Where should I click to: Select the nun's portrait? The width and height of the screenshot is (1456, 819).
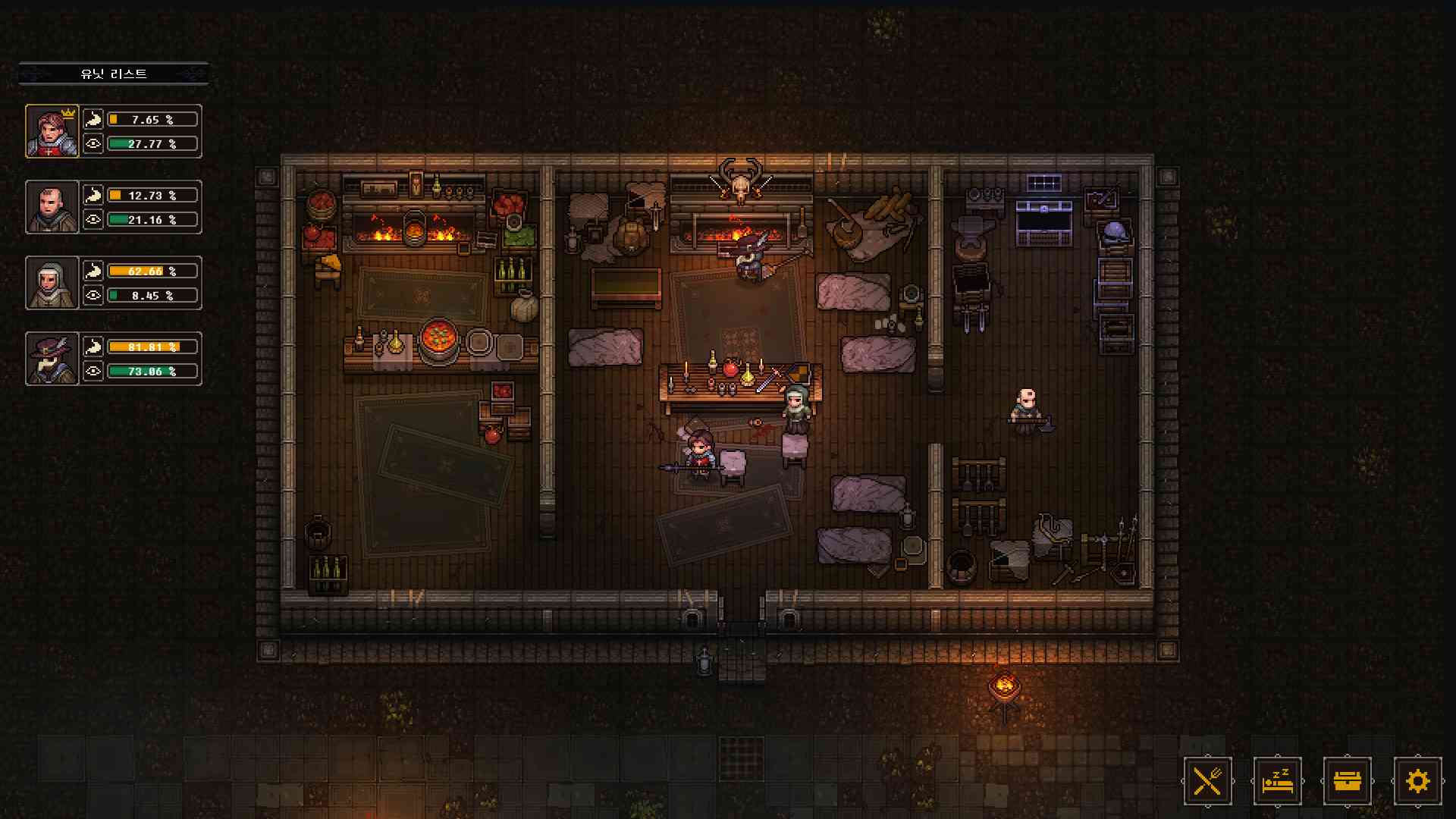coord(52,284)
